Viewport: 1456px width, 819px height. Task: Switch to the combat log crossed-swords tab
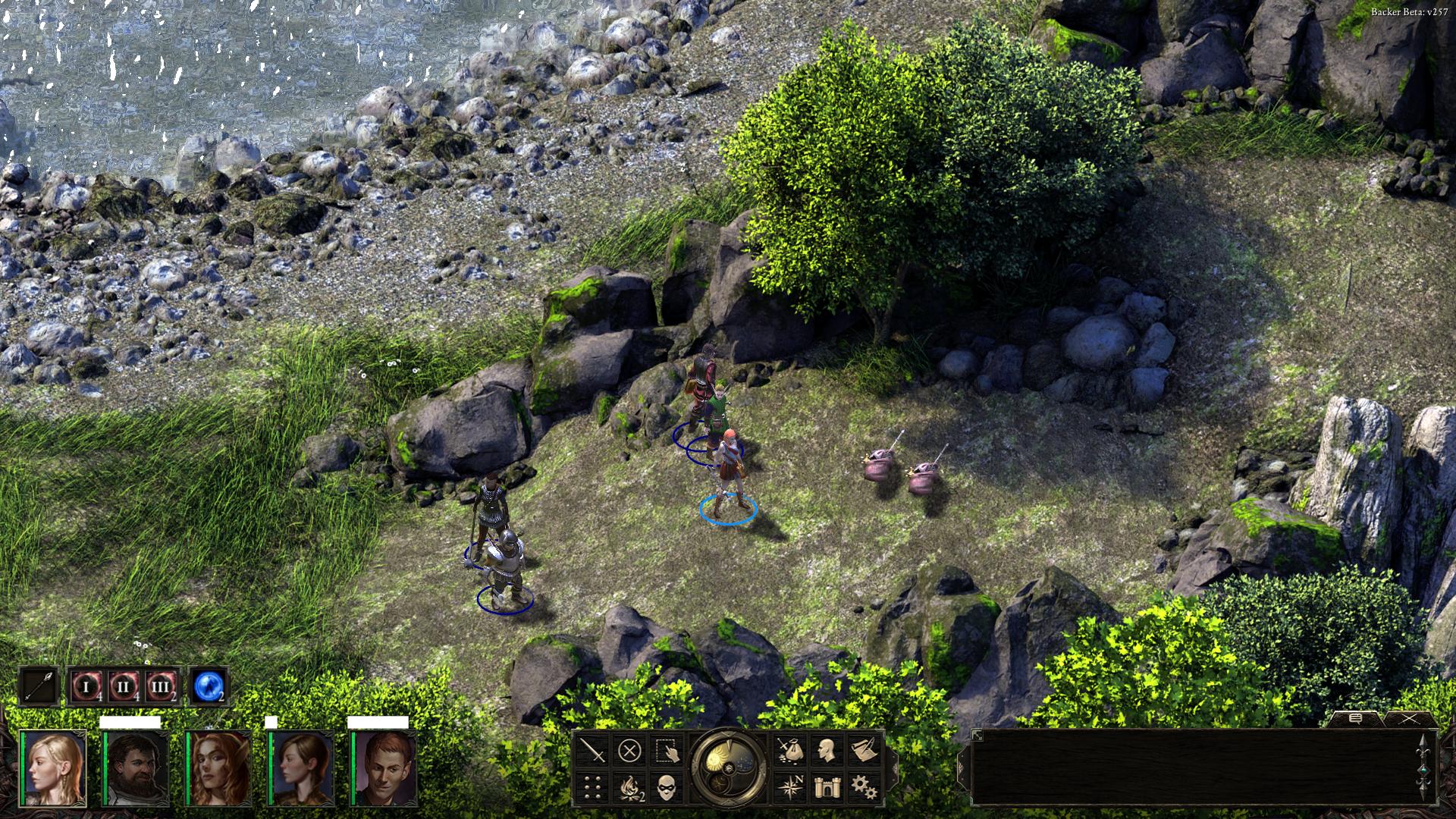[1410, 718]
